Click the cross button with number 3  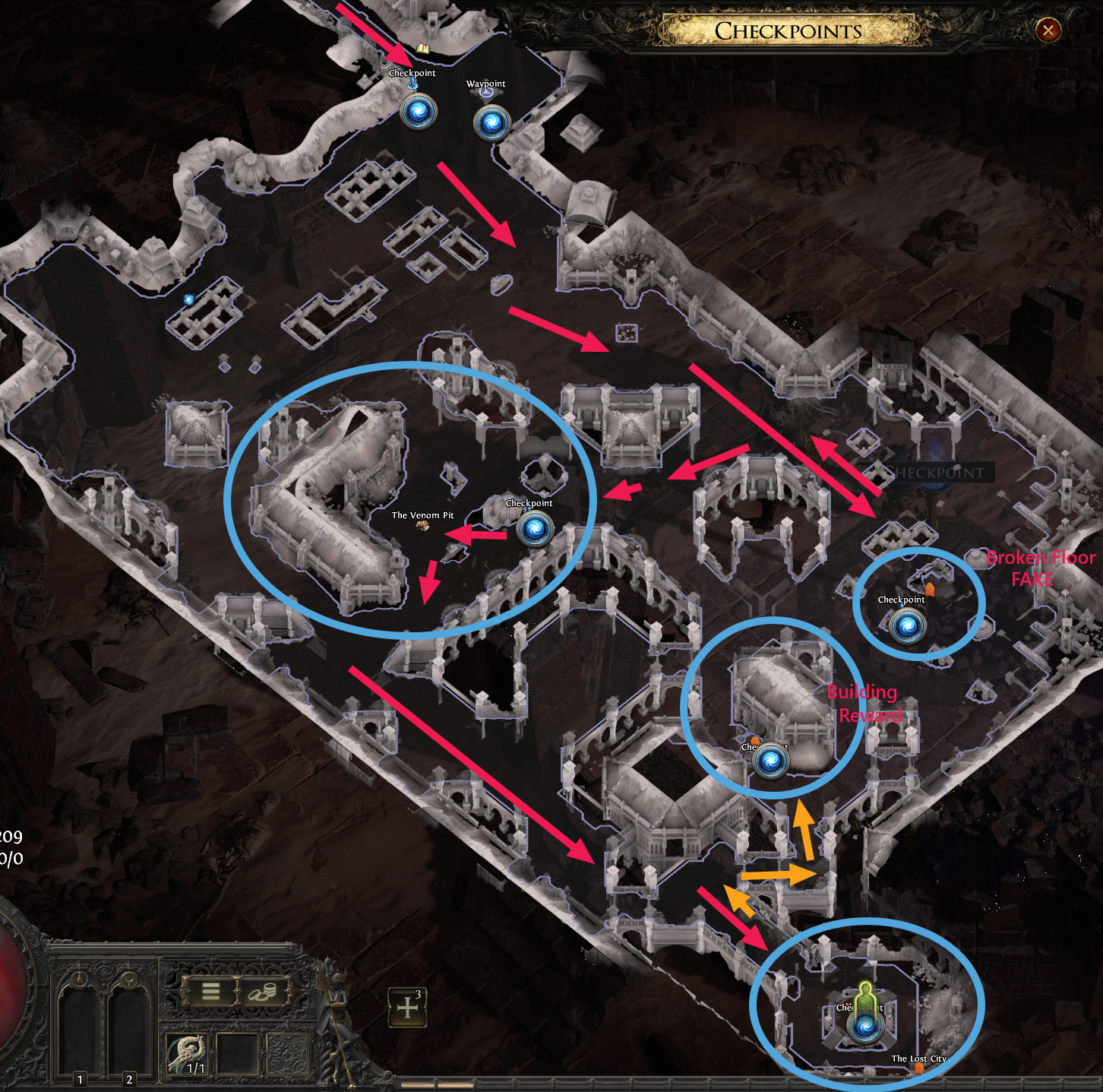(x=407, y=1008)
